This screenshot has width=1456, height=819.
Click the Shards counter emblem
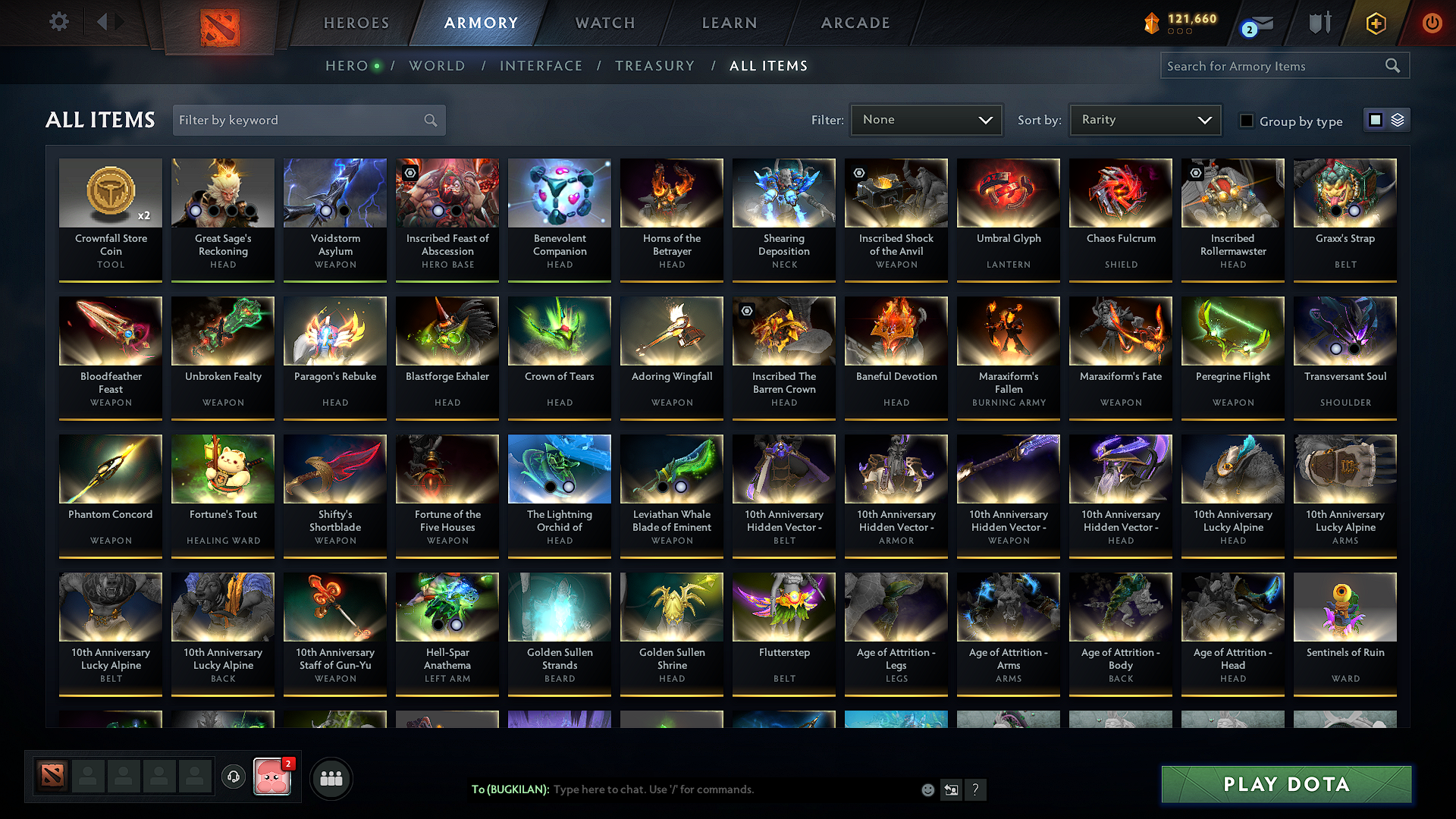pos(1150,24)
